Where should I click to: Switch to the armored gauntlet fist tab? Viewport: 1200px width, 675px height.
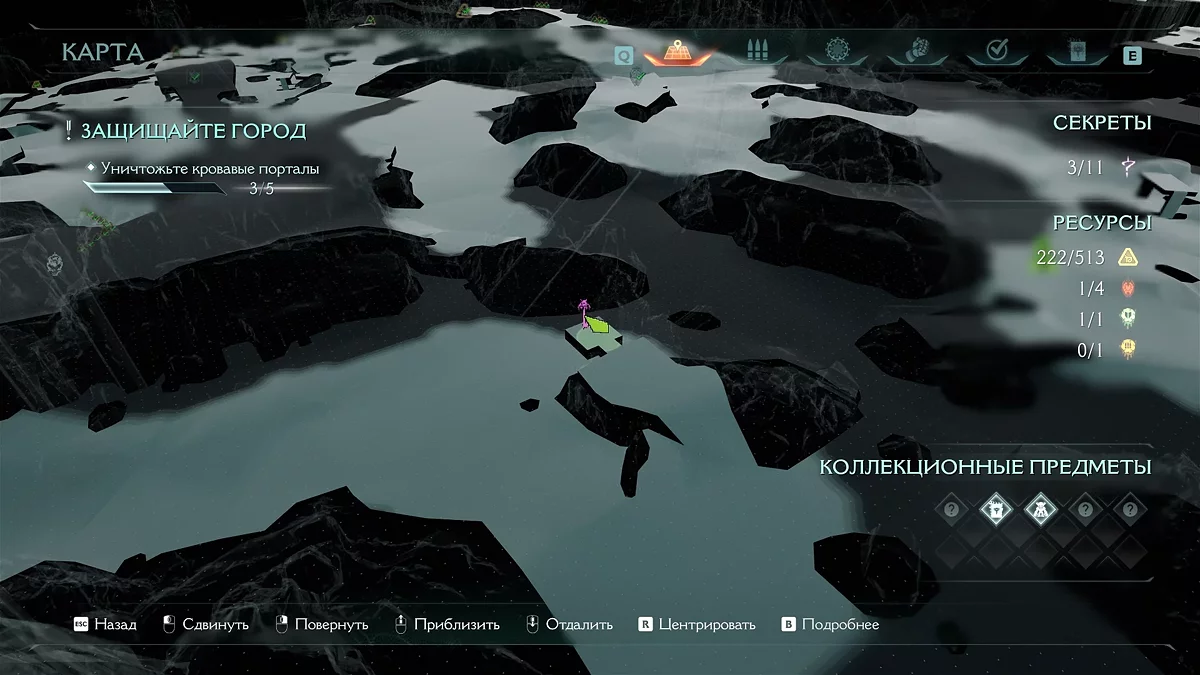[x=916, y=50]
